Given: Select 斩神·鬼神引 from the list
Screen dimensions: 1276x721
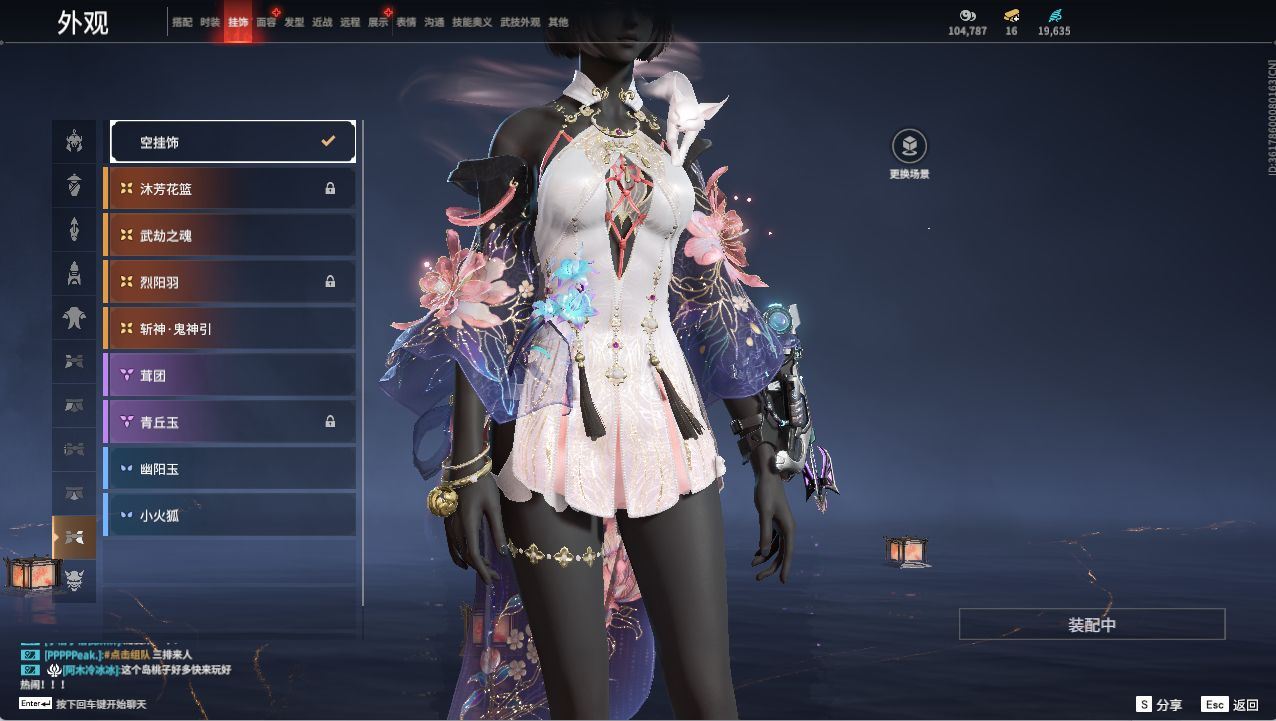Looking at the screenshot, I should 230,328.
